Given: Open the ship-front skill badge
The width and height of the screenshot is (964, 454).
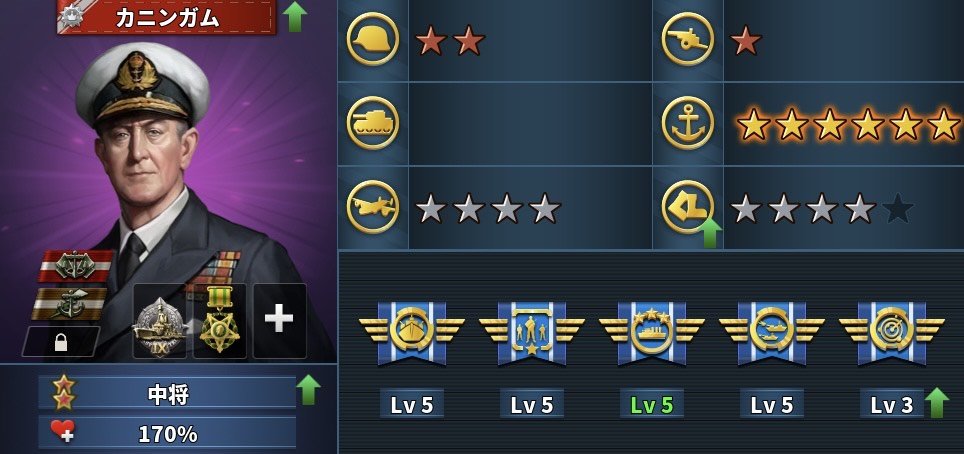Looking at the screenshot, I should (411, 332).
